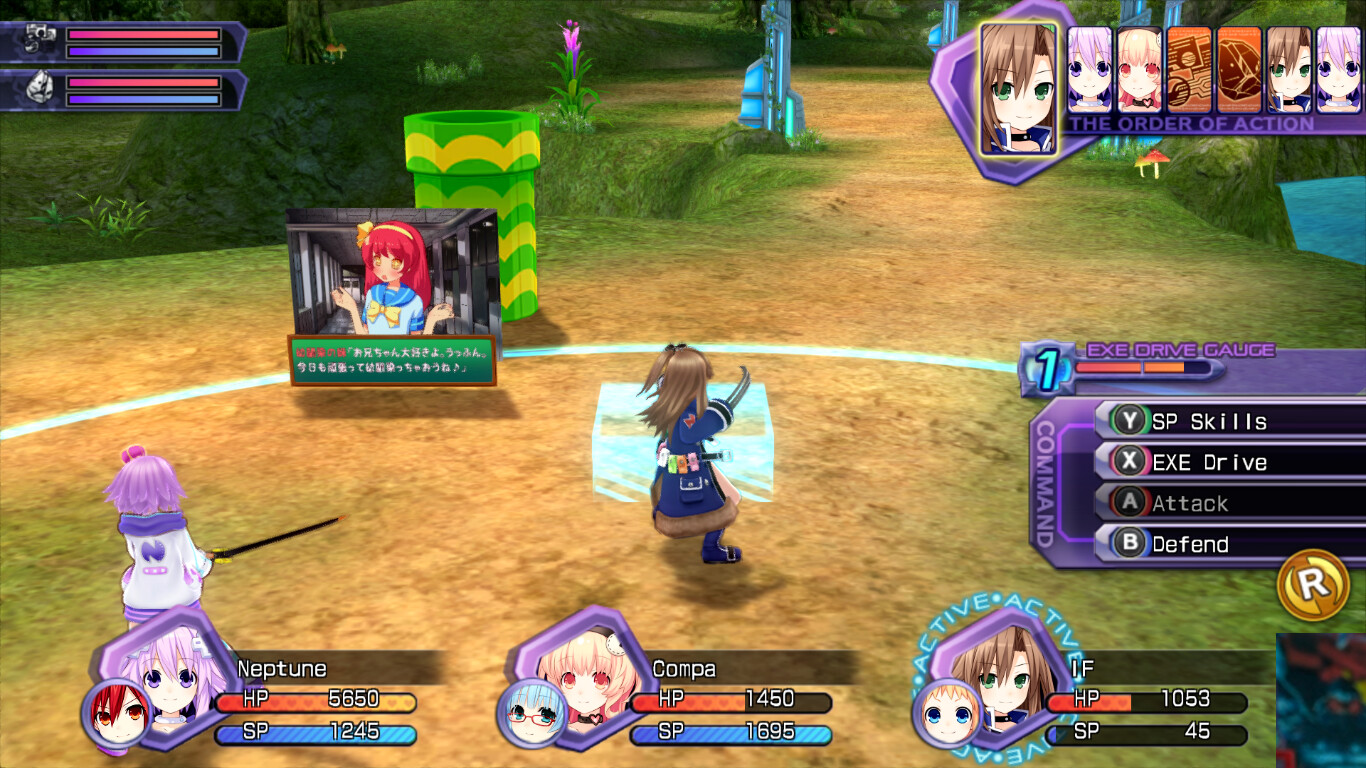Viewport: 1366px width, 768px height.
Task: Click the red-haired partner icon beside Neptune
Action: click(115, 714)
